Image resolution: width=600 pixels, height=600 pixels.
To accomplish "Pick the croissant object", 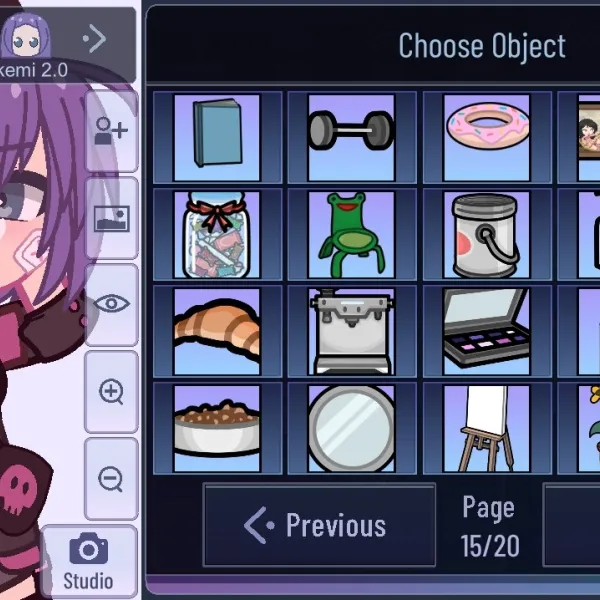I will click(x=216, y=331).
